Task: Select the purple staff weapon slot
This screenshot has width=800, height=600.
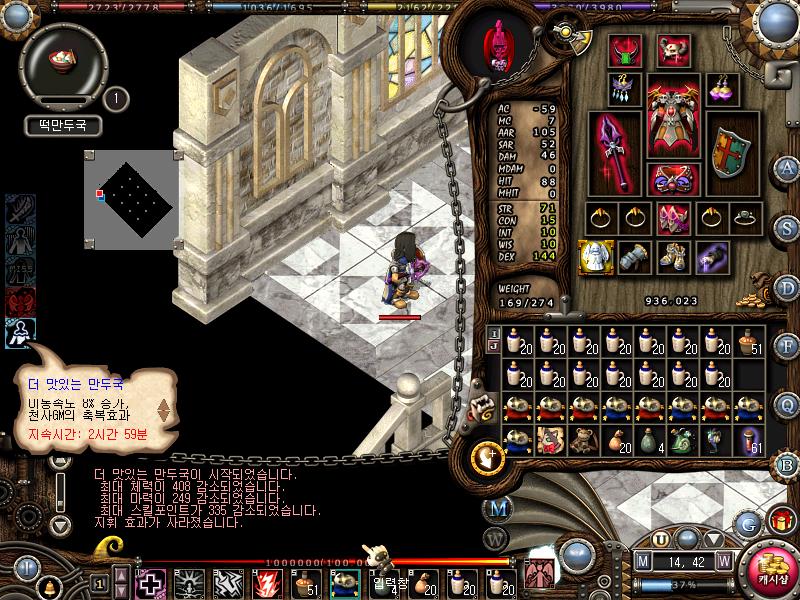Action: coord(612,151)
